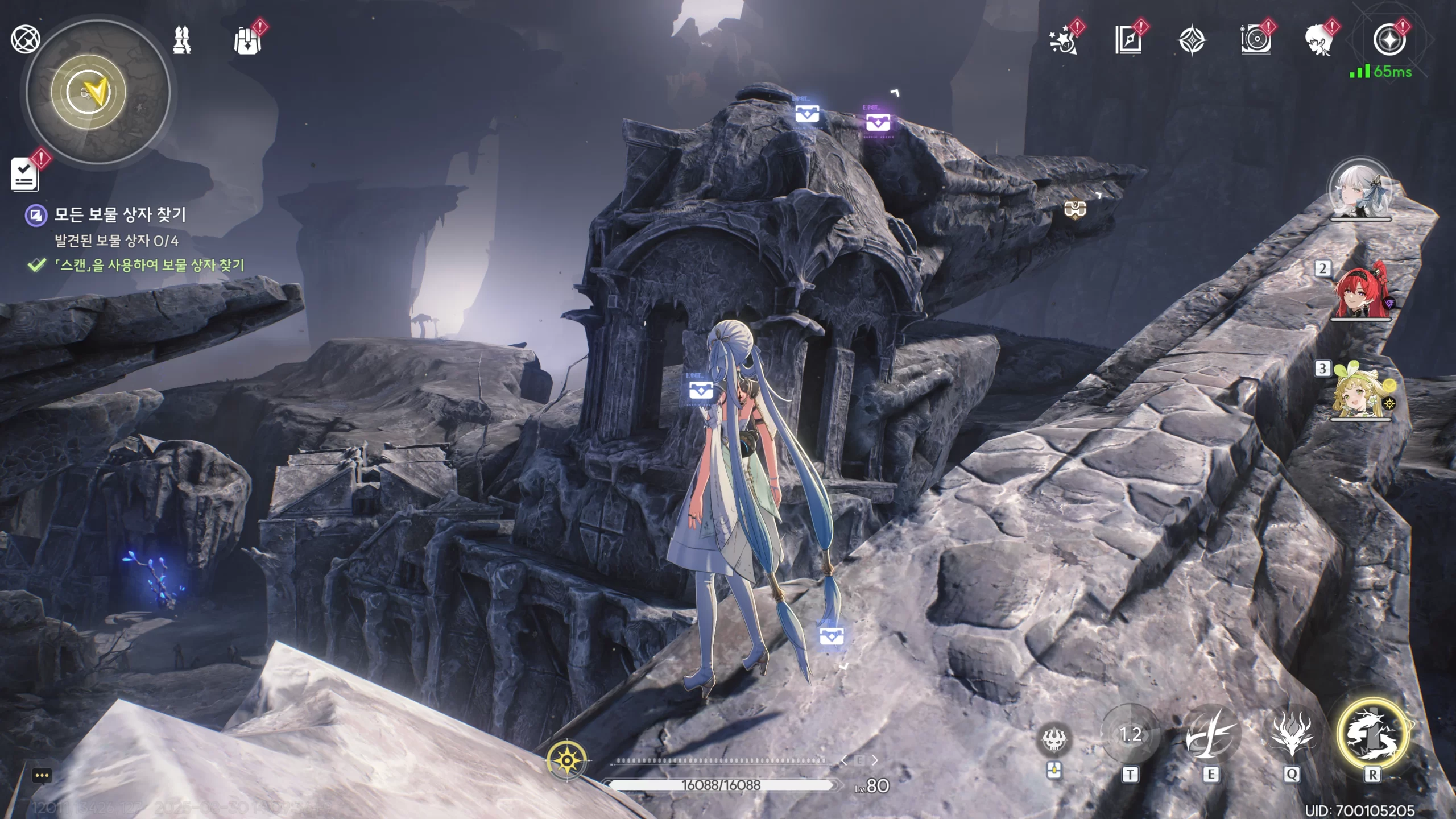Open the character head profile icon
The image size is (1456, 819).
1319,41
